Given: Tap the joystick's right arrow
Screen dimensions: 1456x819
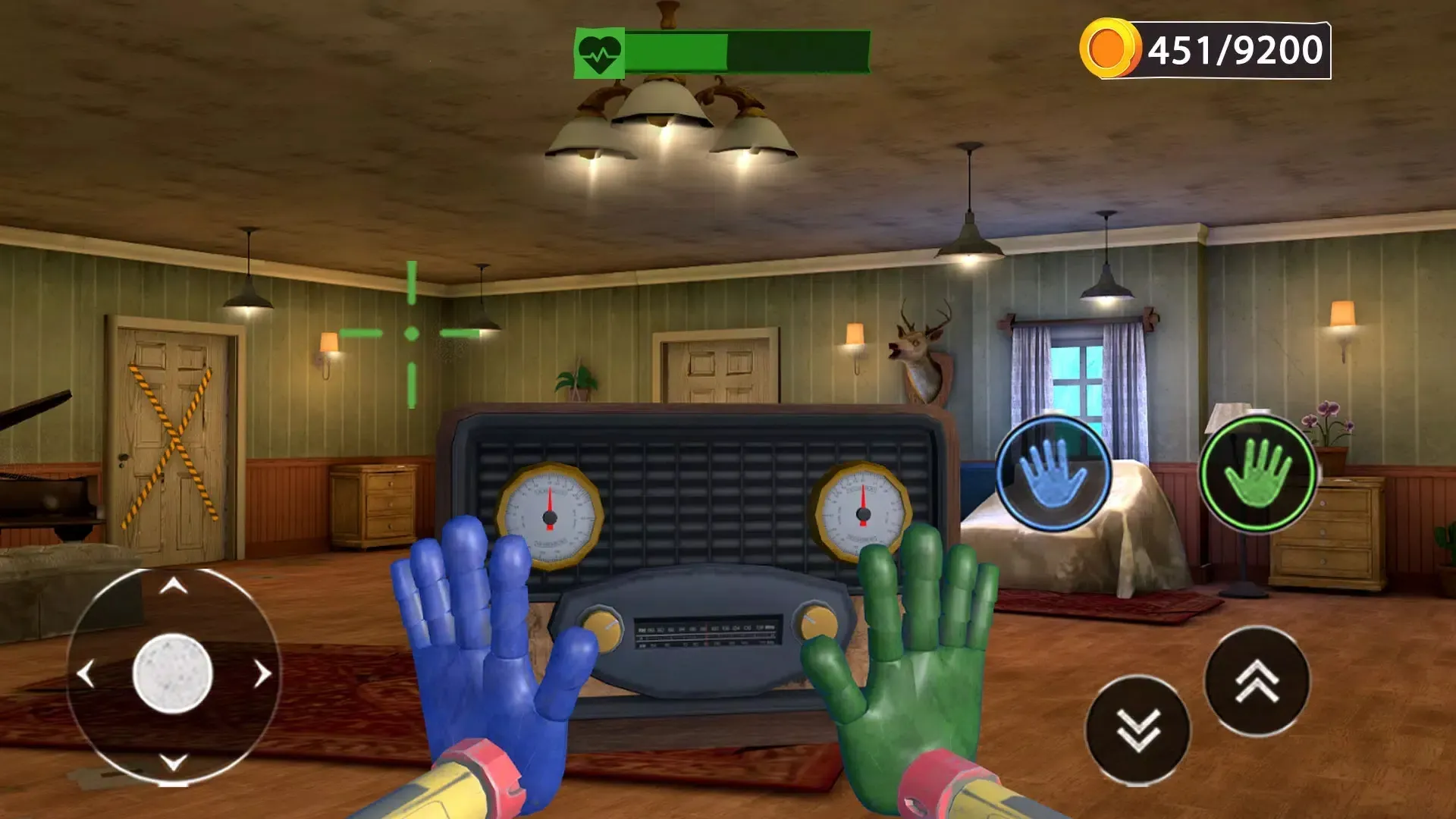Looking at the screenshot, I should (262, 673).
